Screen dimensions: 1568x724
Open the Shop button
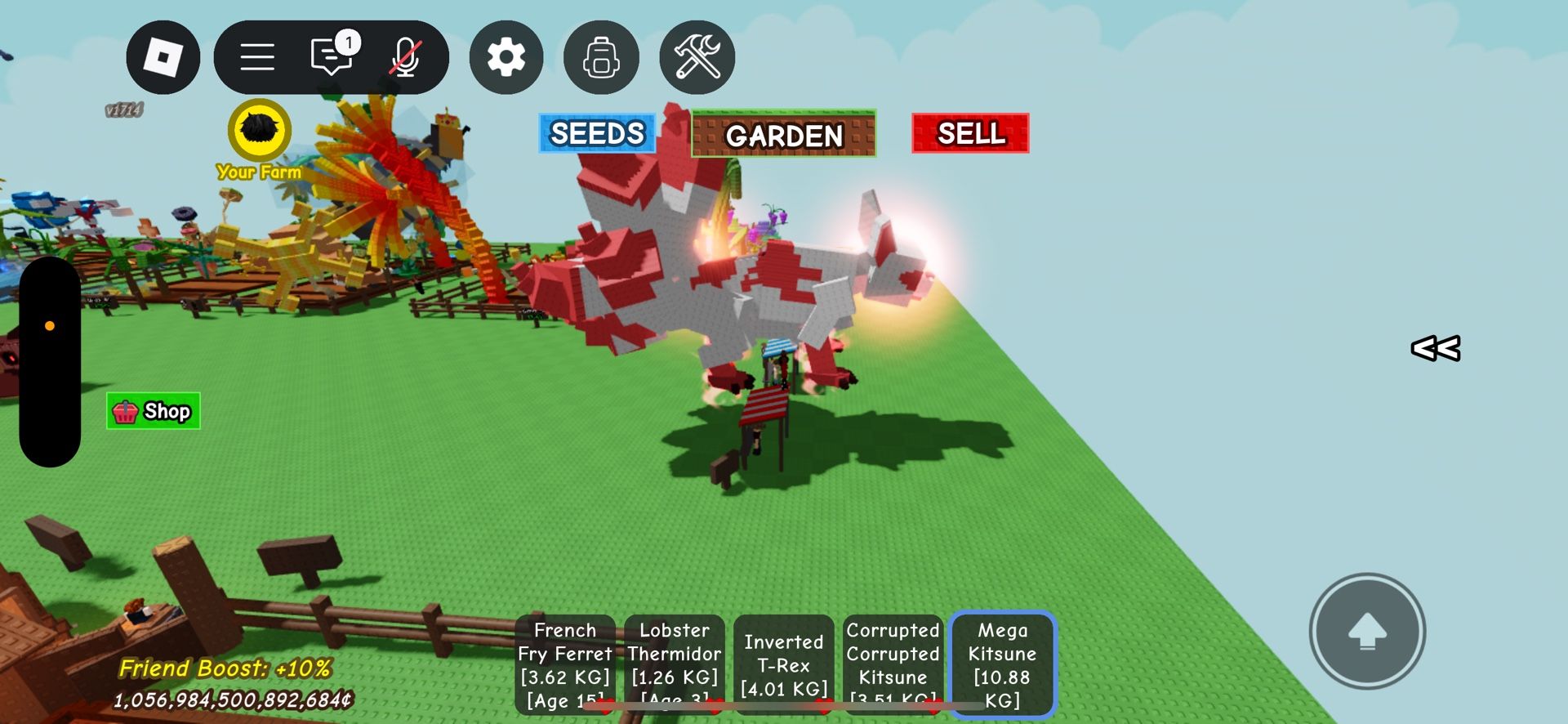[x=154, y=411]
